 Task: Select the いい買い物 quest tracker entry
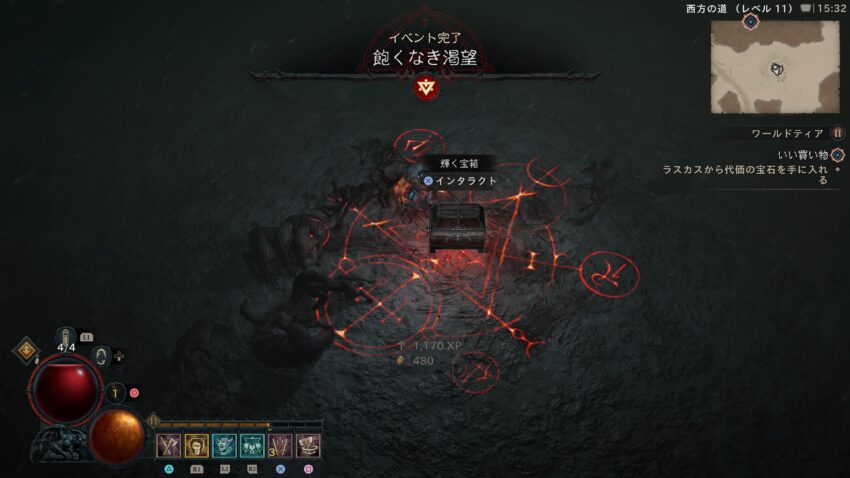point(802,155)
